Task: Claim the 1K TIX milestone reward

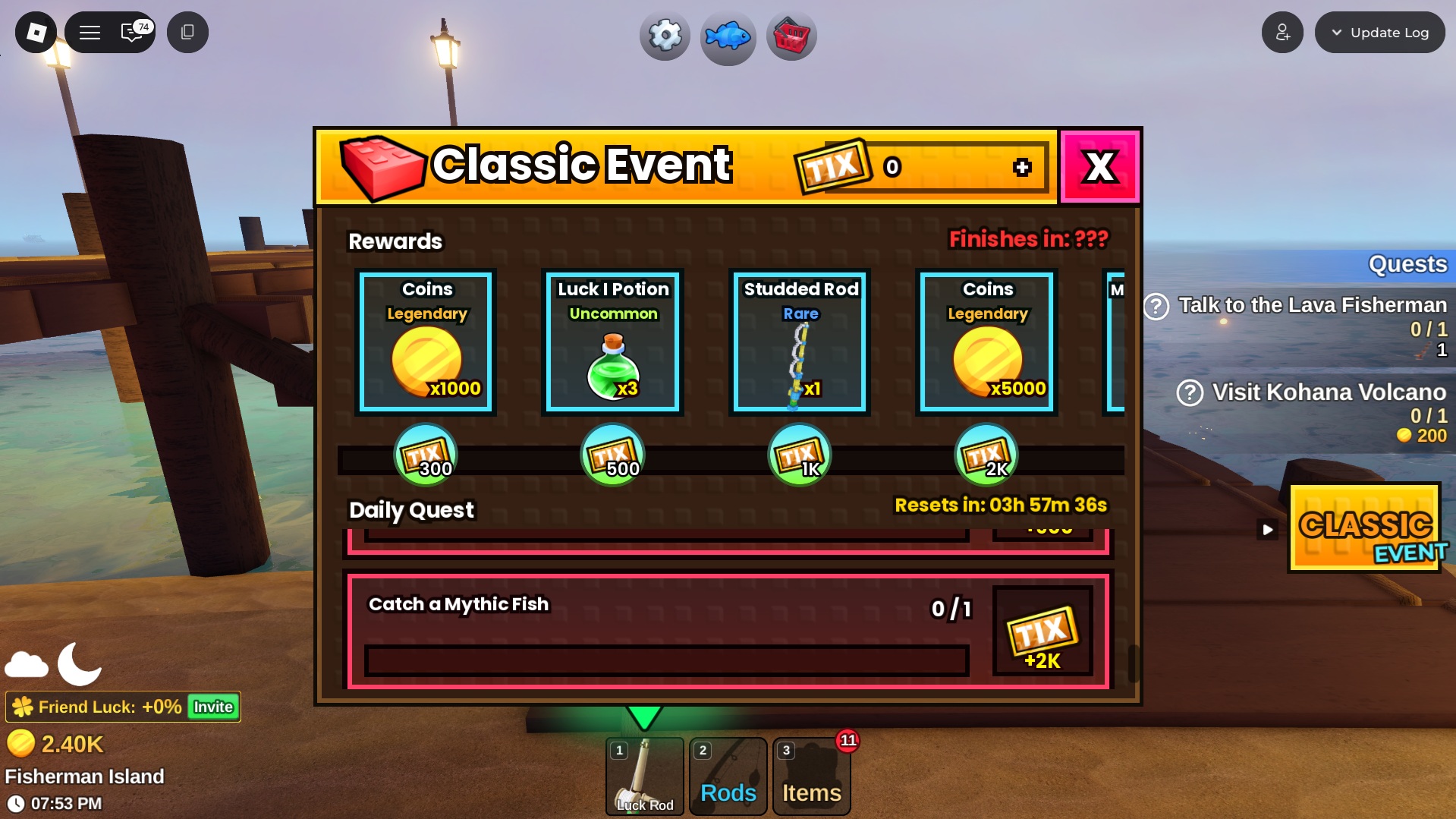Action: 799,453
